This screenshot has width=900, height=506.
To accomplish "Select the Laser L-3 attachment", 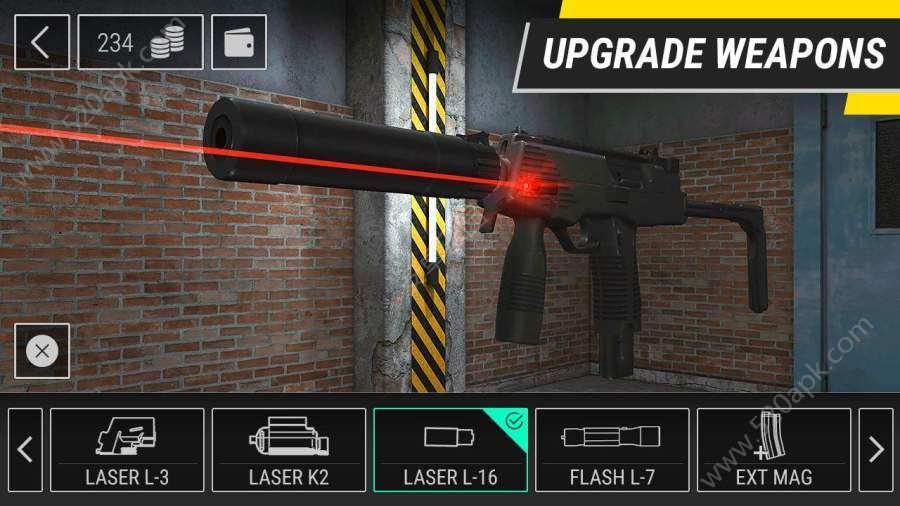I will tap(127, 450).
